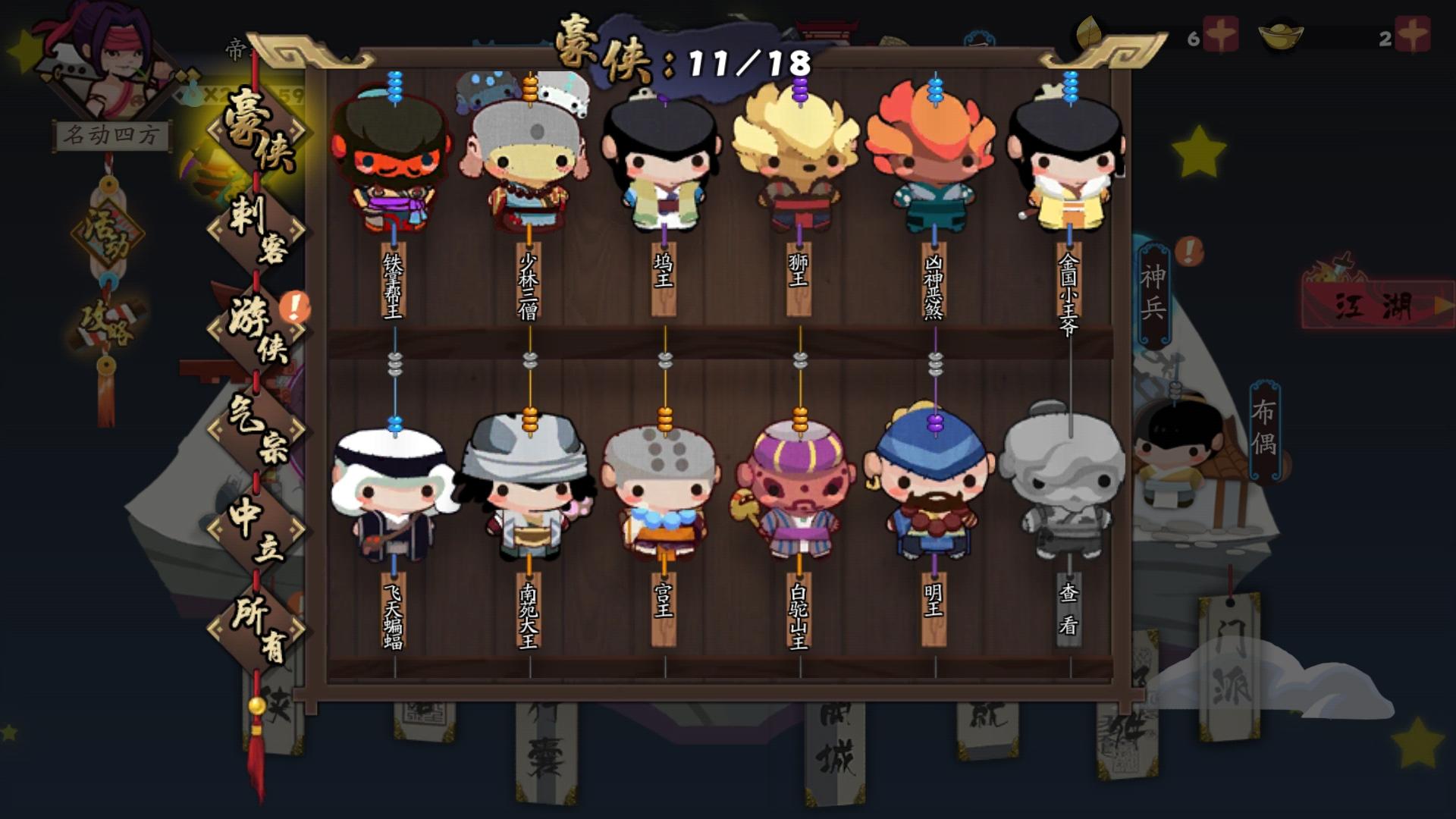The image size is (1456, 819).
Task: Select the 狮王 golden lion puppet
Action: coord(800,159)
